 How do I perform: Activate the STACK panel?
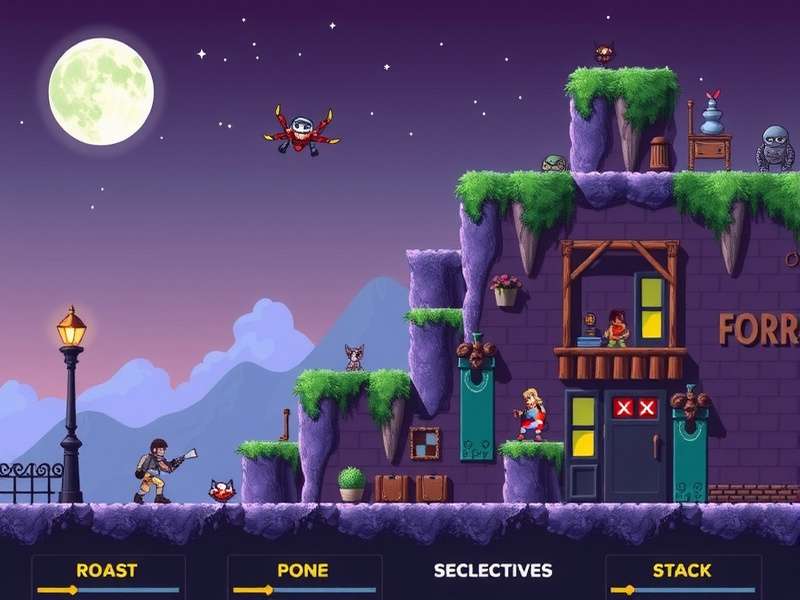(681, 571)
